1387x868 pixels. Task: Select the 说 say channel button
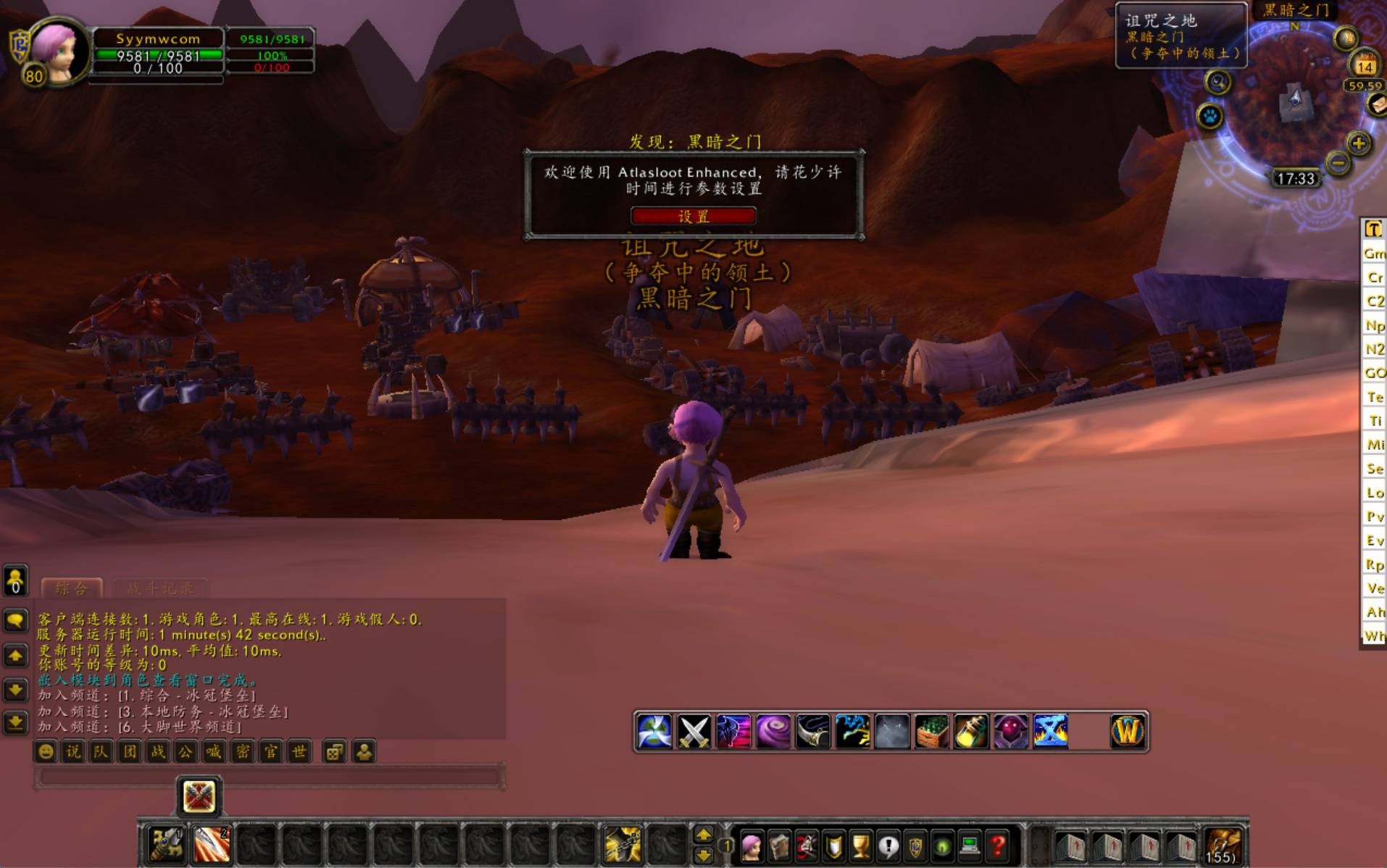(x=73, y=752)
